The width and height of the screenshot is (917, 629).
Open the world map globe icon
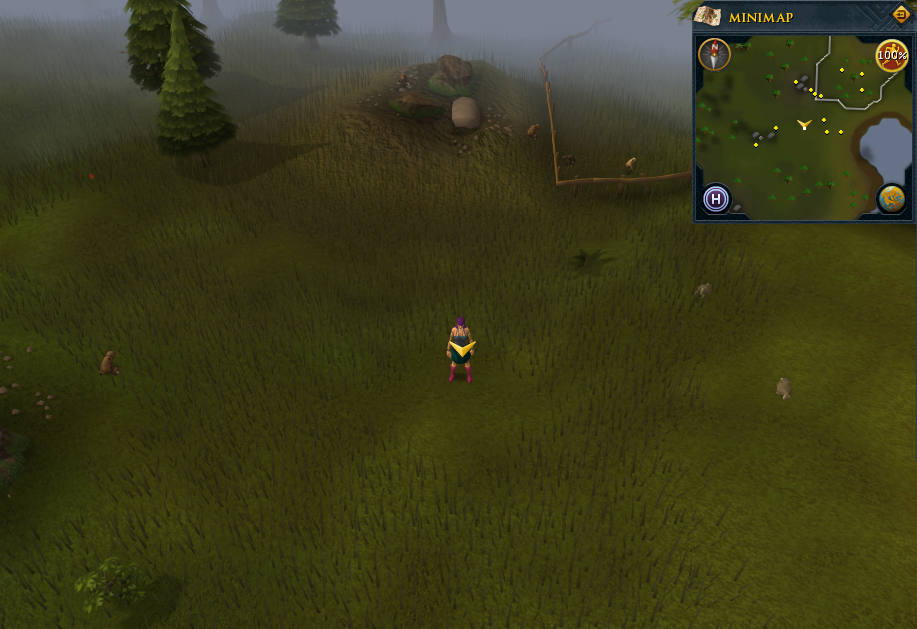coord(891,199)
